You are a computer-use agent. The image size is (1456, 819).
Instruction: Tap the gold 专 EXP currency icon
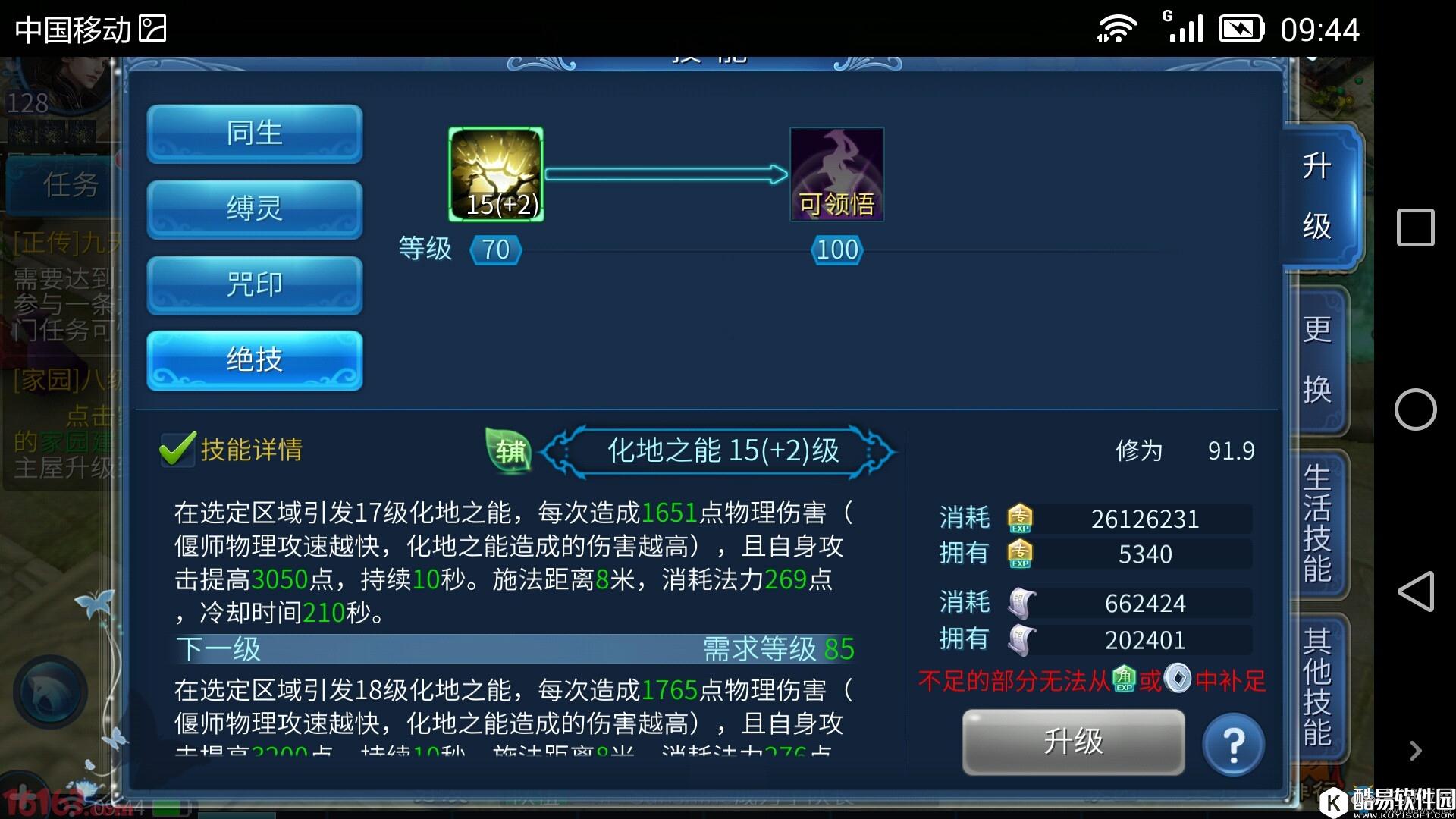1020,518
